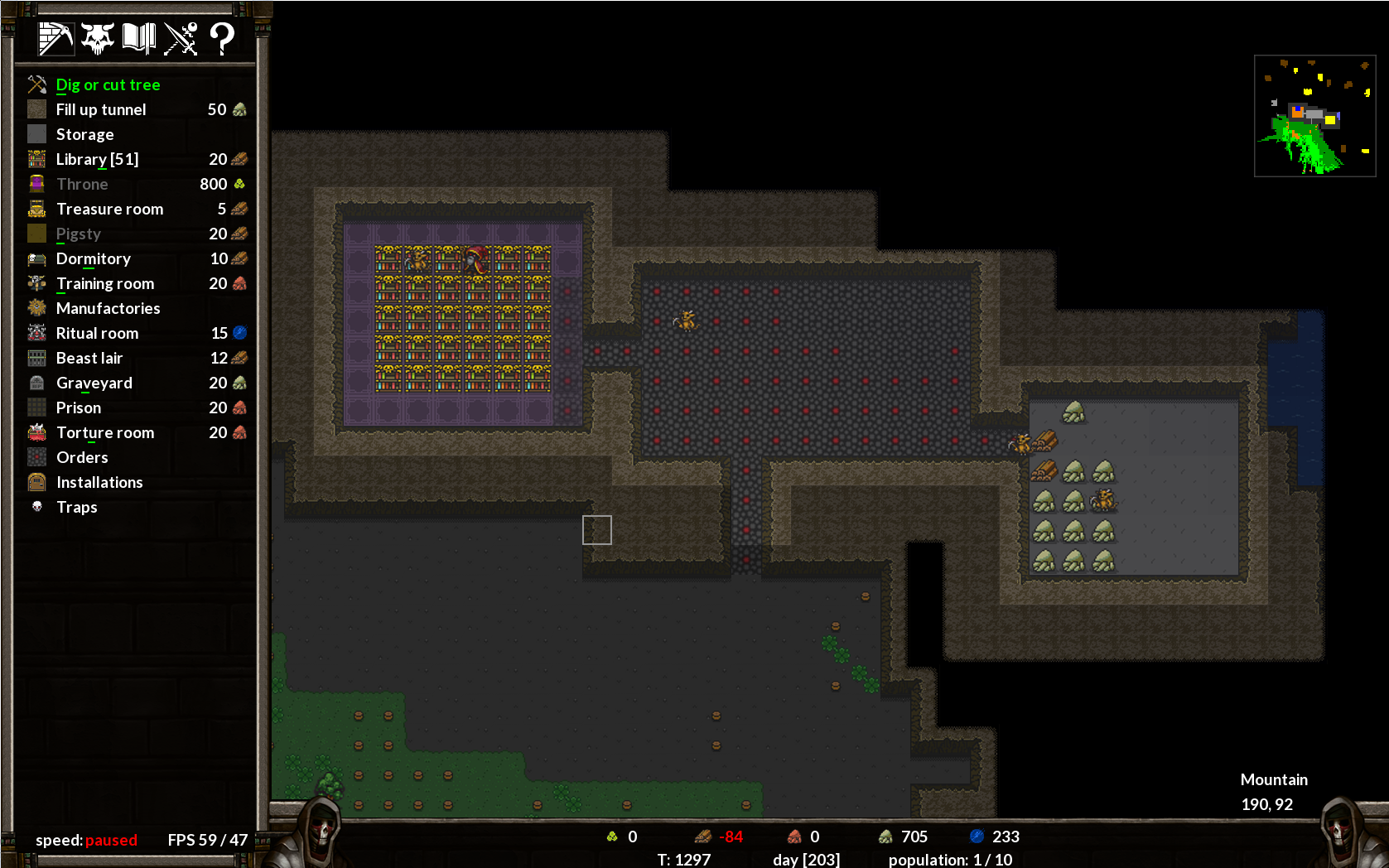Switch to the minions skull tab
1389x868 pixels.
pos(98,38)
